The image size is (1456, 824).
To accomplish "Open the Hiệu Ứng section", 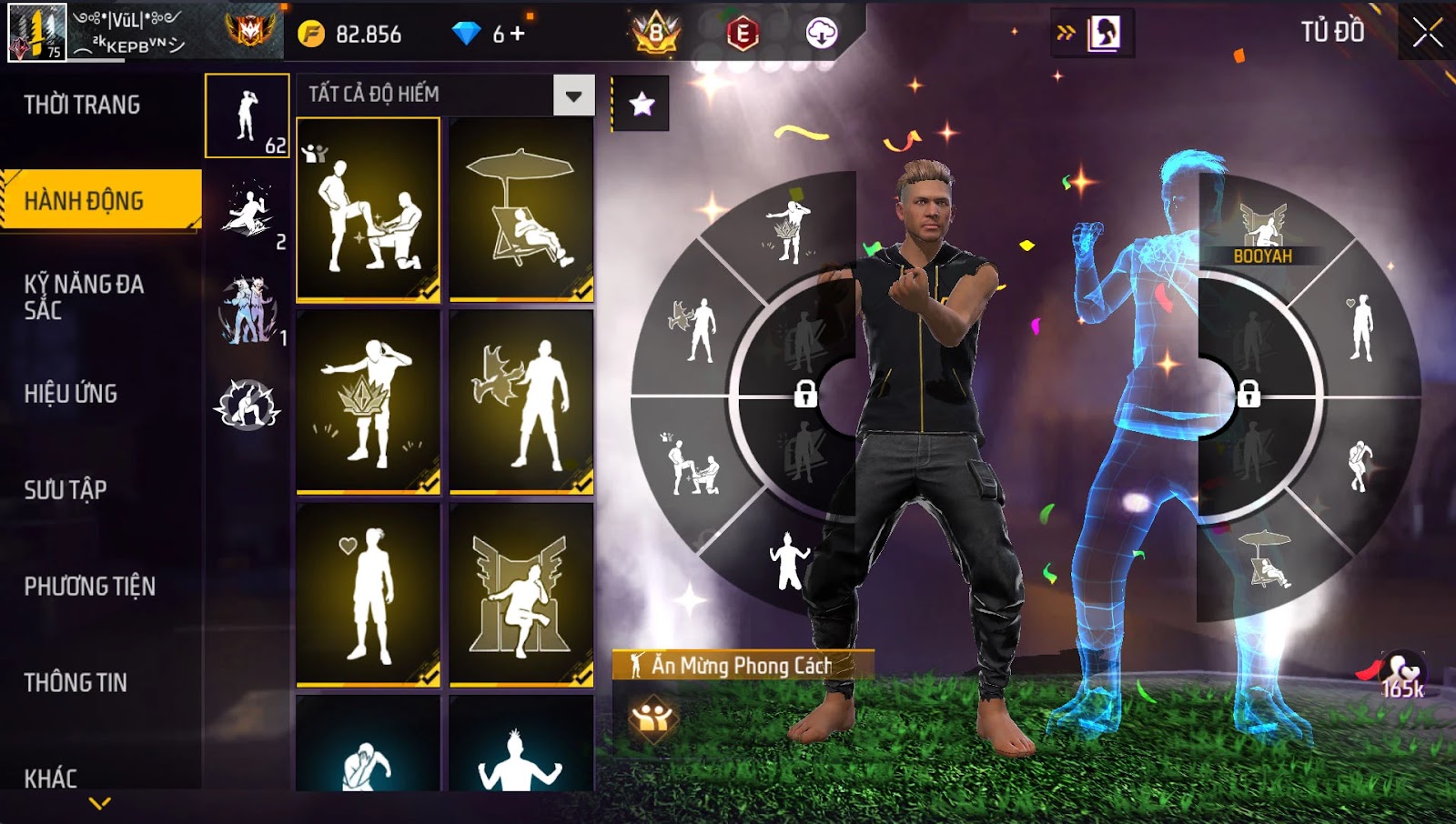I will tap(71, 394).
